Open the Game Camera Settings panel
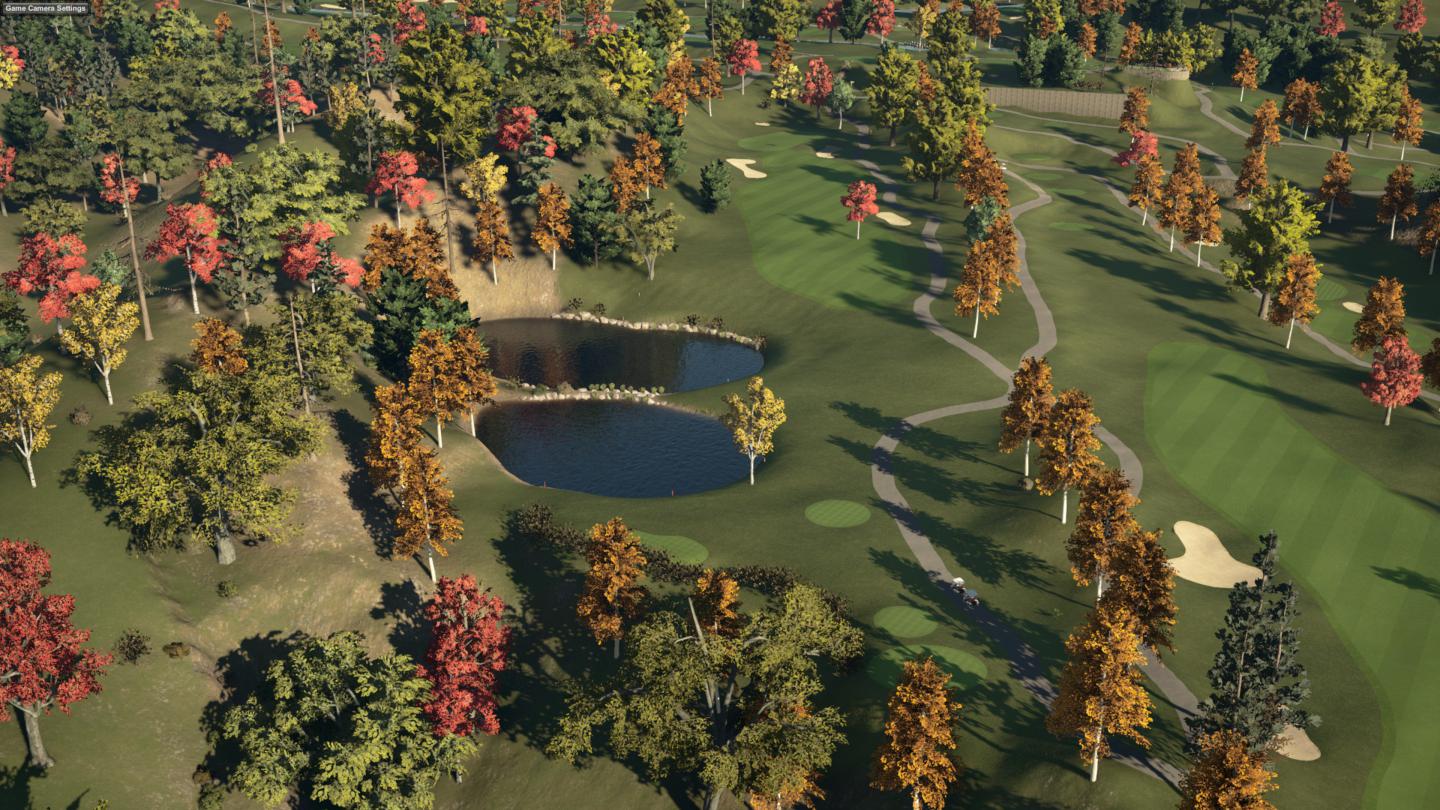 pos(45,8)
